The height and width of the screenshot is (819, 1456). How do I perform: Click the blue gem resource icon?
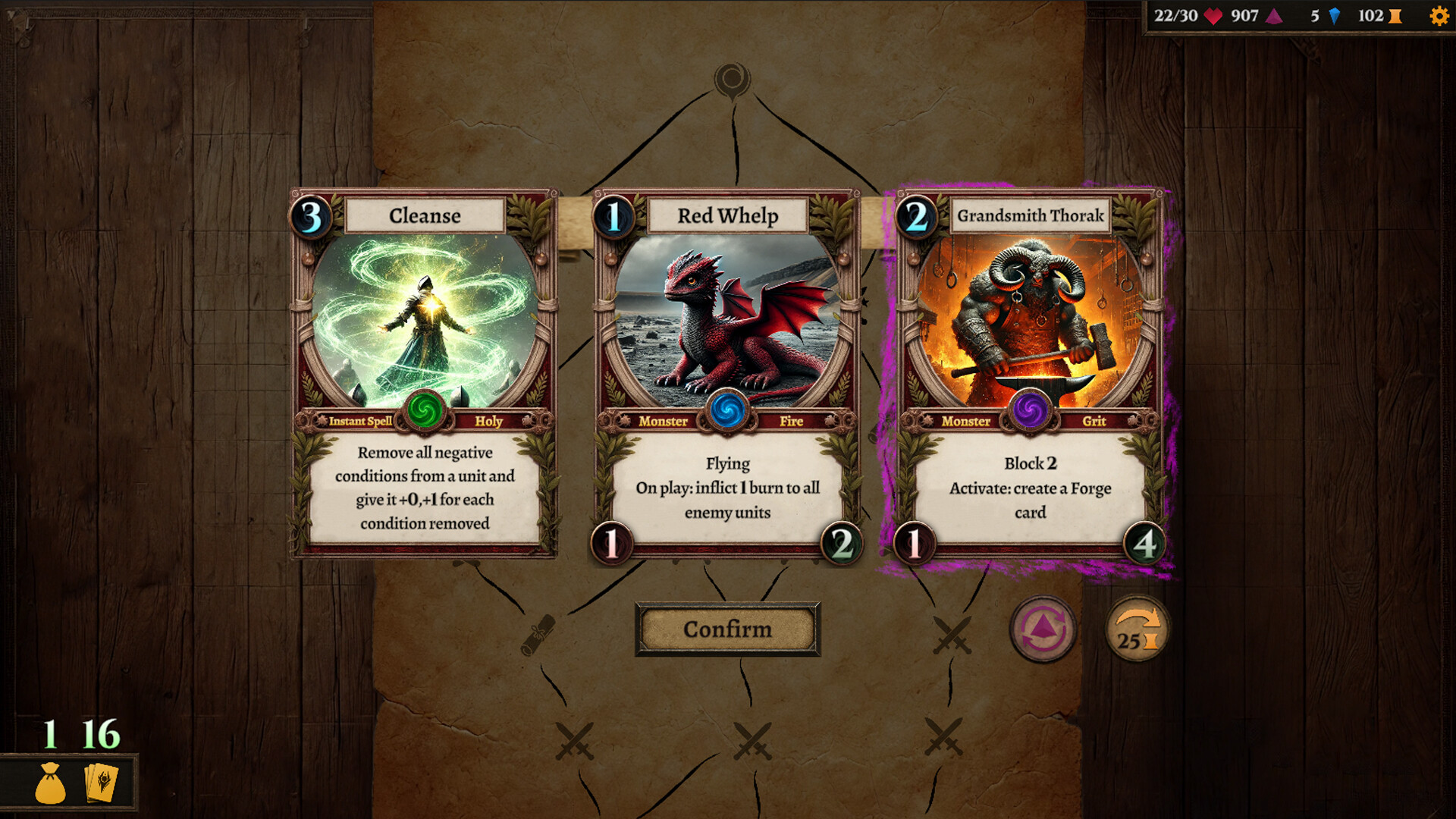coord(1335,14)
